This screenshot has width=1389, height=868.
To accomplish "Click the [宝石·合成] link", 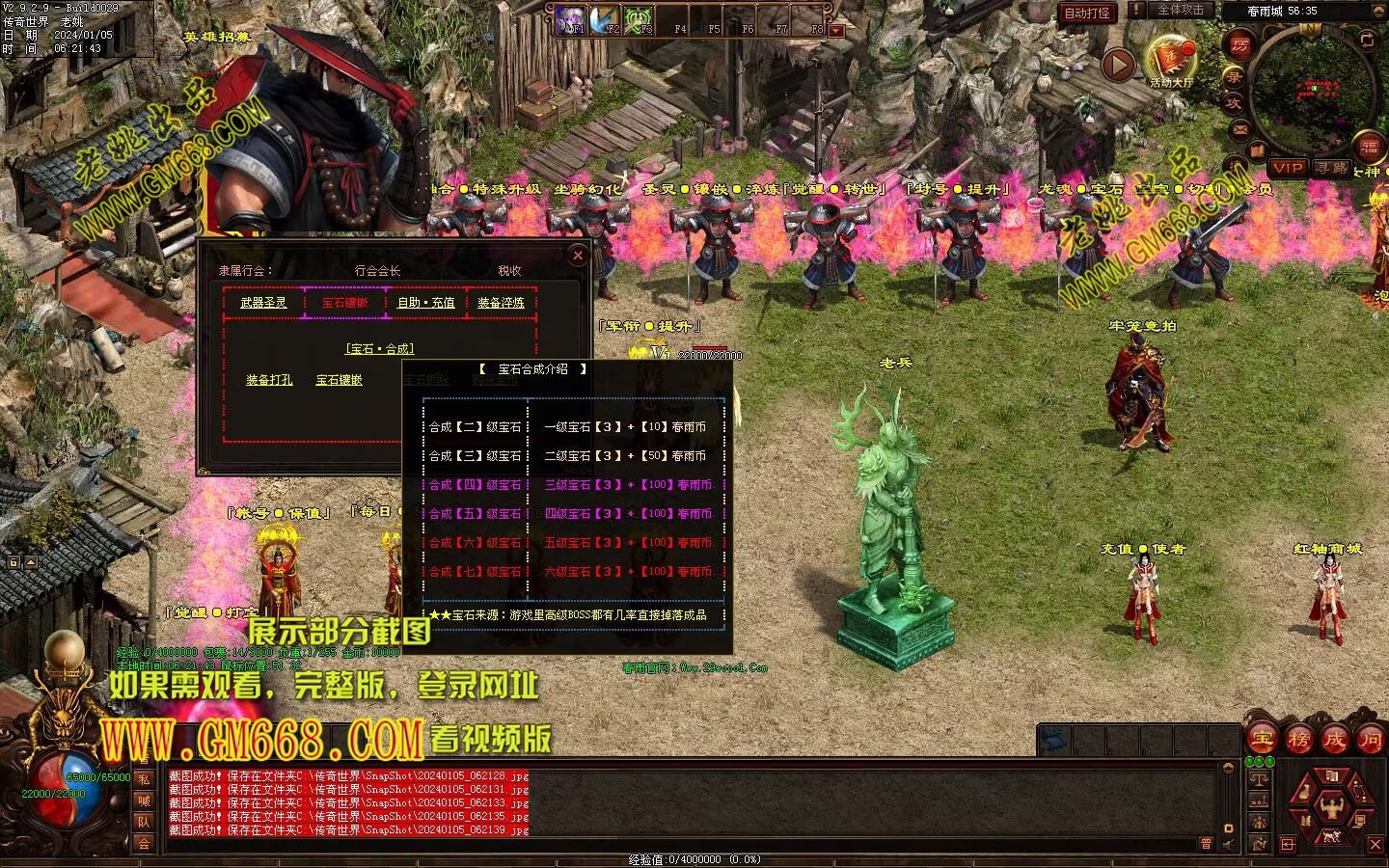I will [x=379, y=349].
